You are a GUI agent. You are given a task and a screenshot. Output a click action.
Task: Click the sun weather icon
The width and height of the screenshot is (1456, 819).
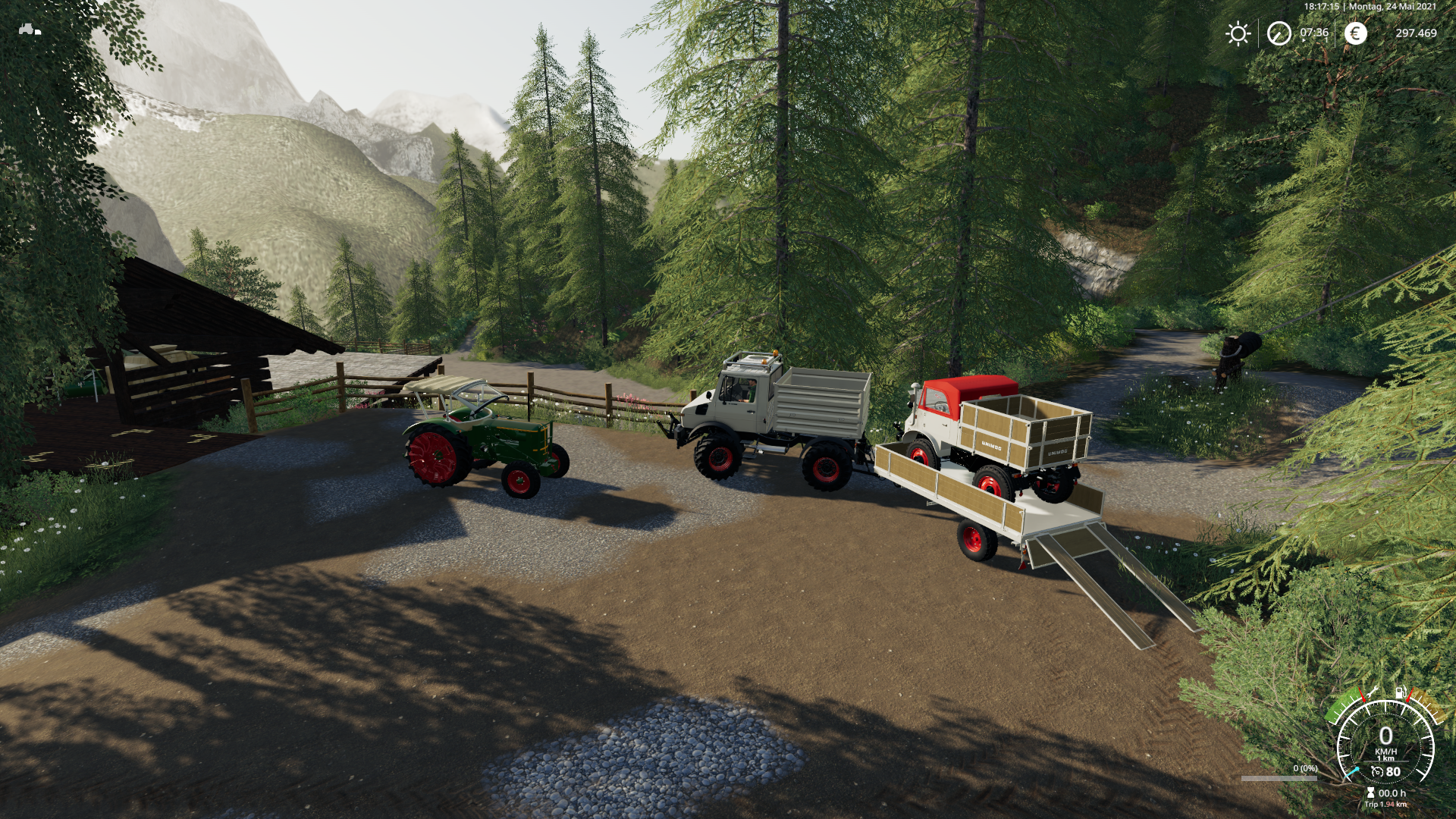tap(1238, 33)
